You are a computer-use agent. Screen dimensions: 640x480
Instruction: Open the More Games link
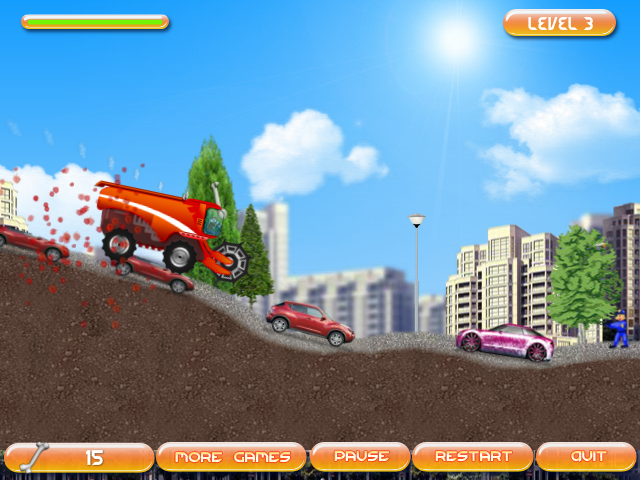coord(232,457)
